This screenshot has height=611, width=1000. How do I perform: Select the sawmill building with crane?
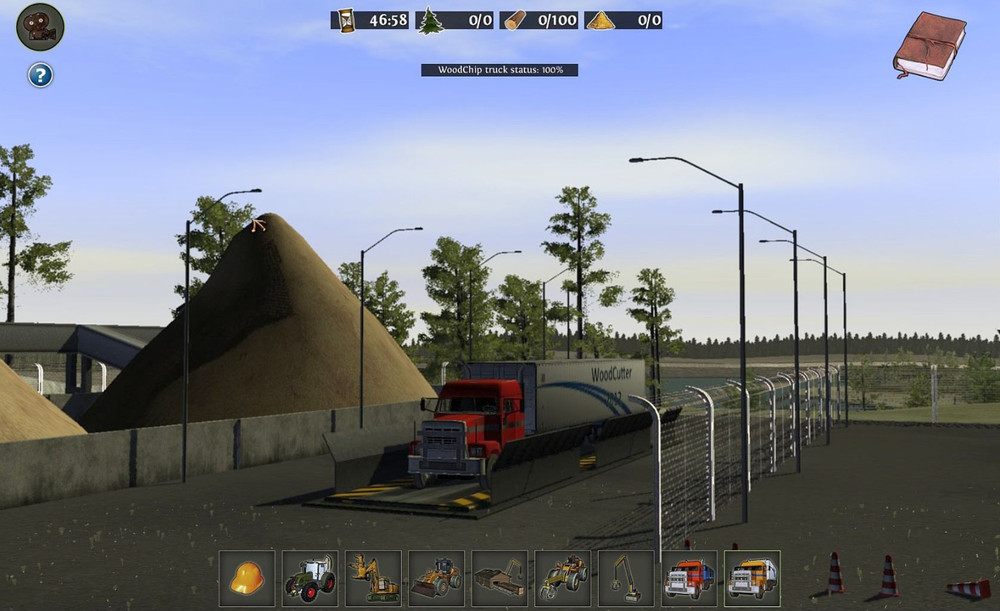point(499,578)
